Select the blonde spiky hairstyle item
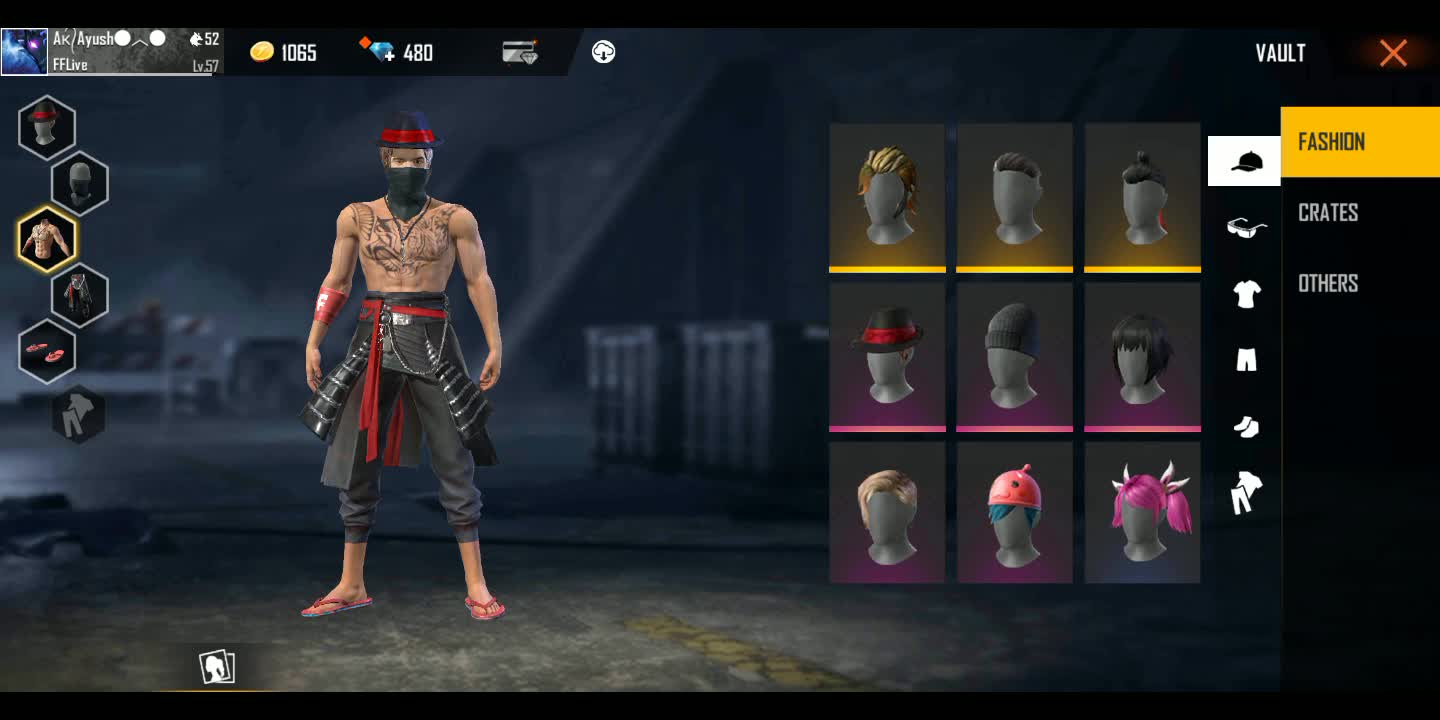This screenshot has width=1440, height=720. click(887, 197)
